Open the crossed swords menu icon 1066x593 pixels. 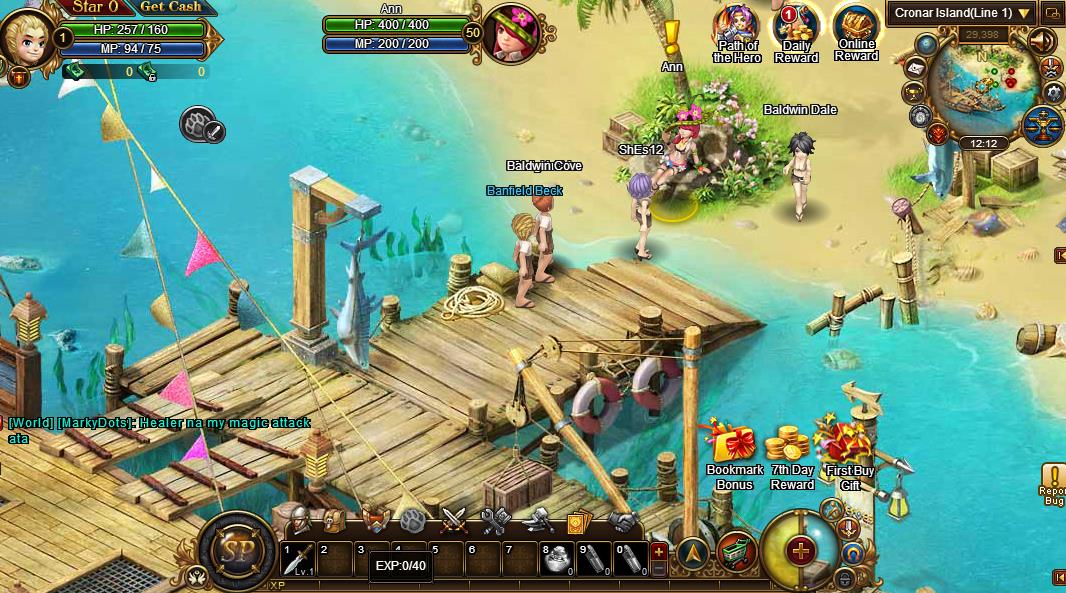[x=455, y=520]
